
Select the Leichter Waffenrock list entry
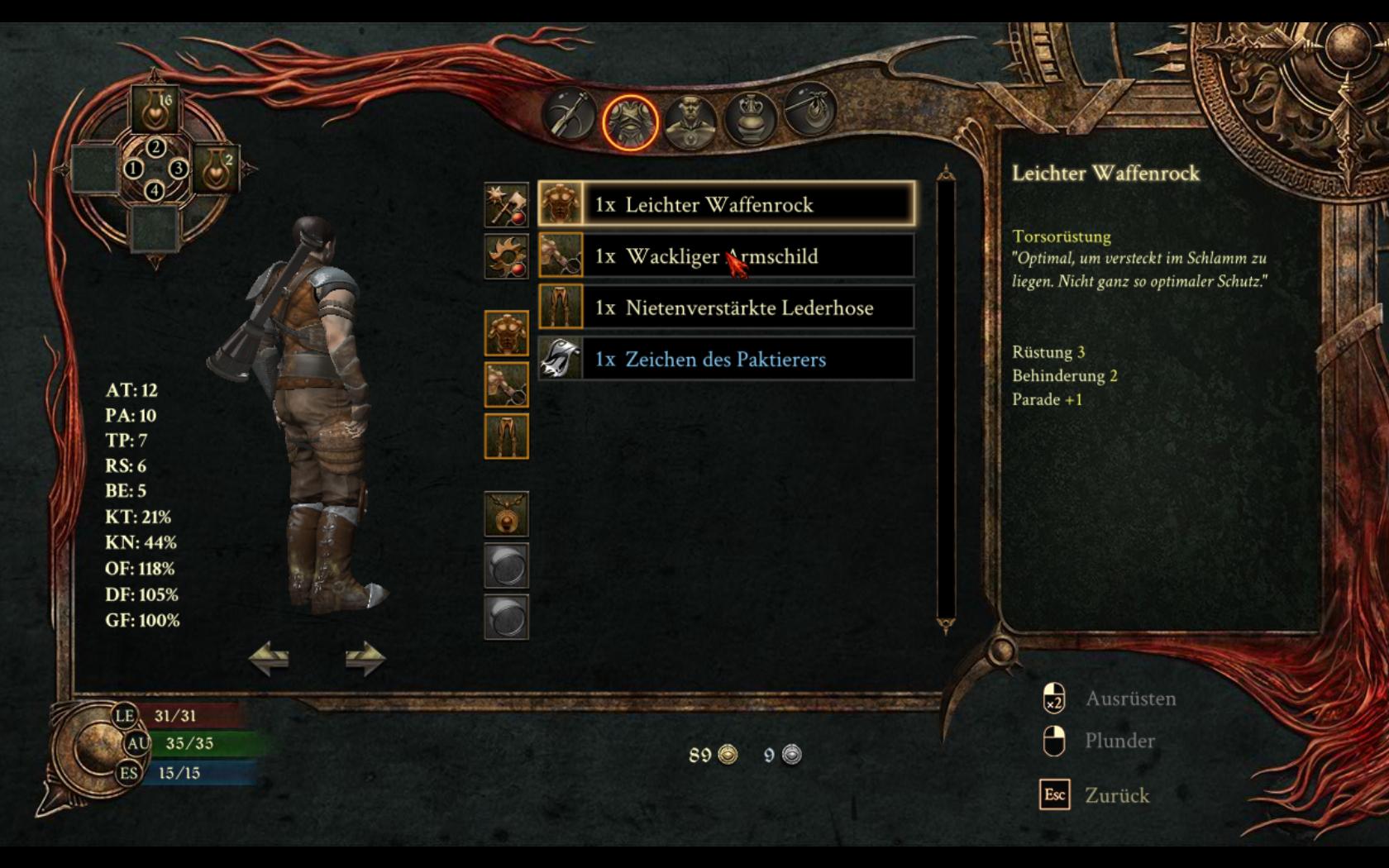click(726, 204)
